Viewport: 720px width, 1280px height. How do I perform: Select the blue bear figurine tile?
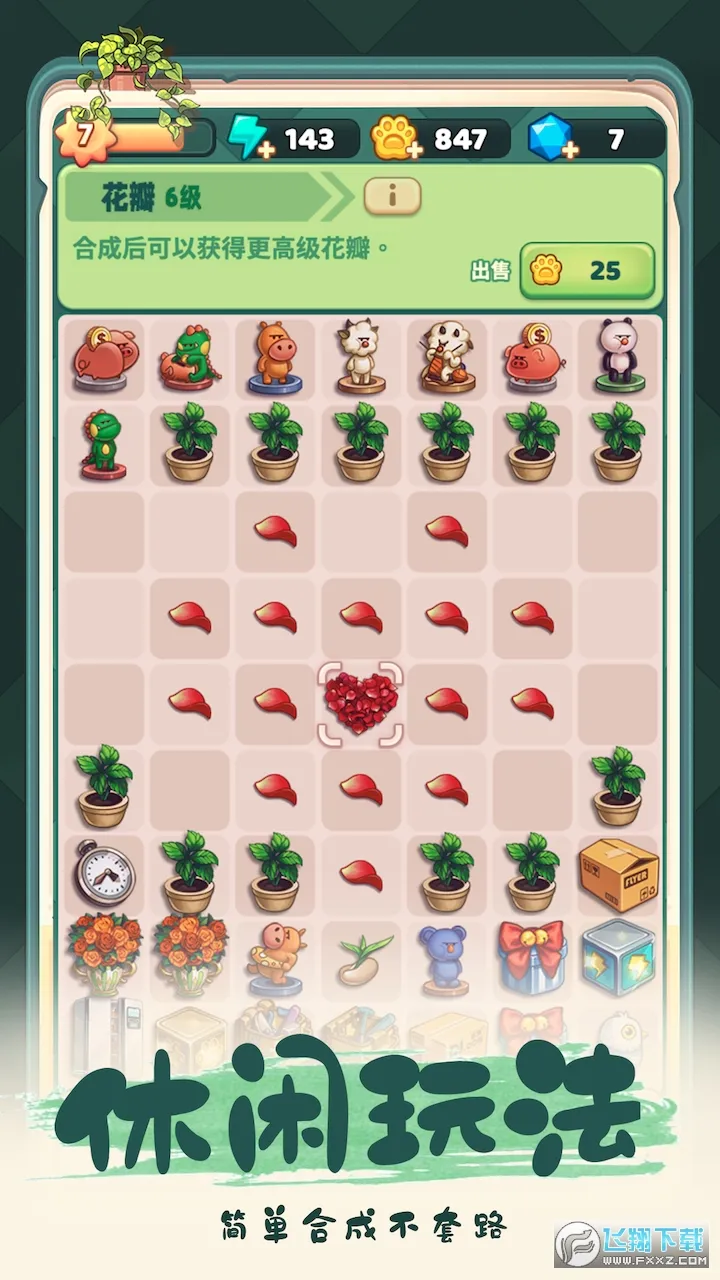pyautogui.click(x=445, y=957)
